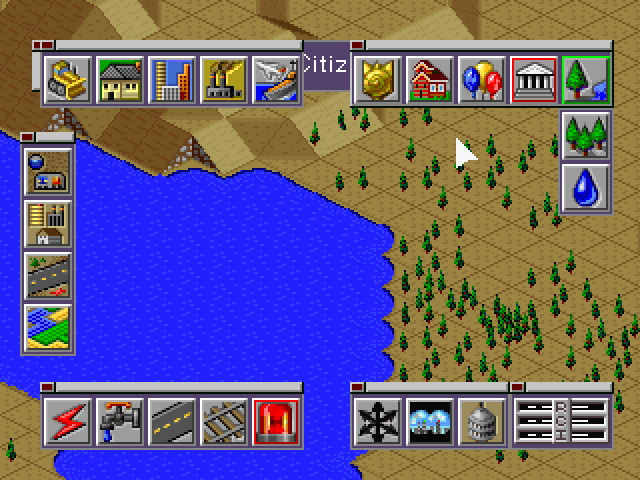Click the road and trees icon
Screen dimensions: 640x480
tap(48, 277)
